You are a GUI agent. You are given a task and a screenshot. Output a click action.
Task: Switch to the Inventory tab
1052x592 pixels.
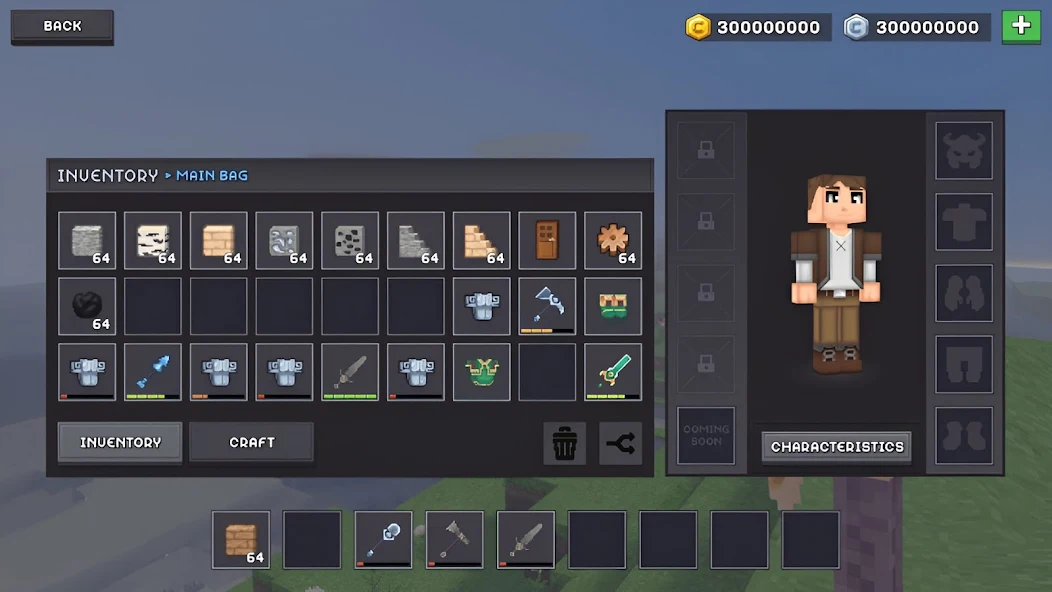pos(120,442)
